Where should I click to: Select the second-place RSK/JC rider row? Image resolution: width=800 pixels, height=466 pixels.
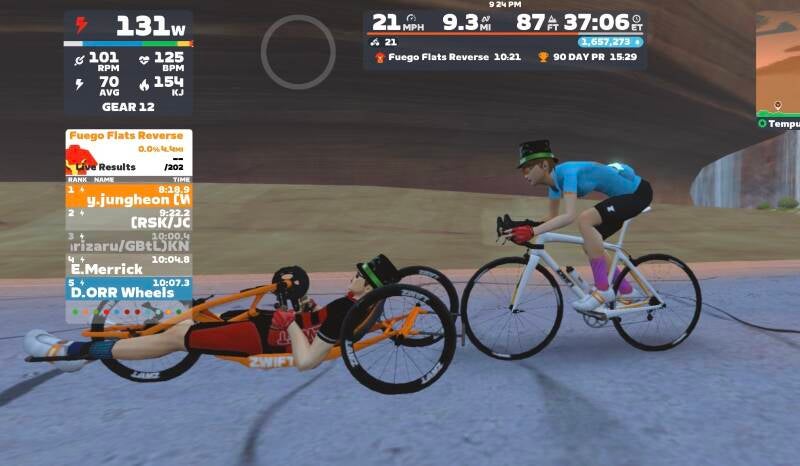point(128,218)
